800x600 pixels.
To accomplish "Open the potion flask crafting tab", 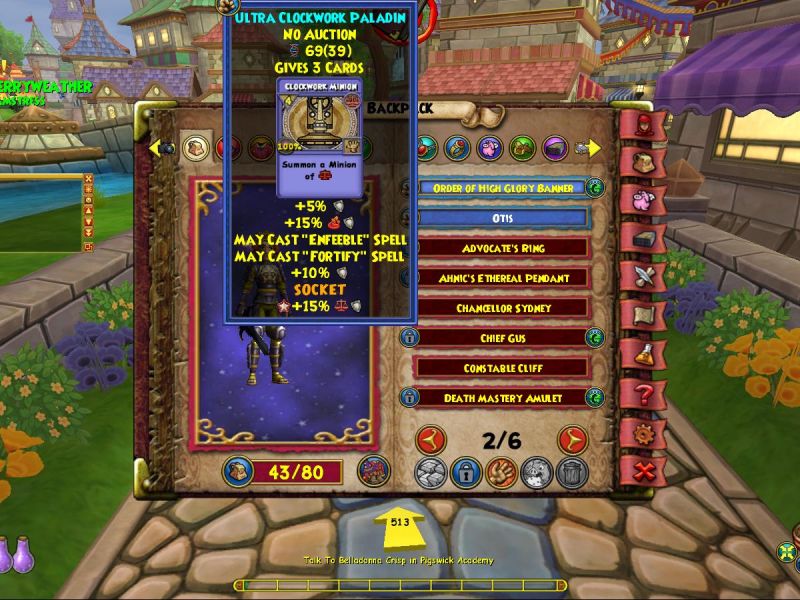I will [643, 353].
